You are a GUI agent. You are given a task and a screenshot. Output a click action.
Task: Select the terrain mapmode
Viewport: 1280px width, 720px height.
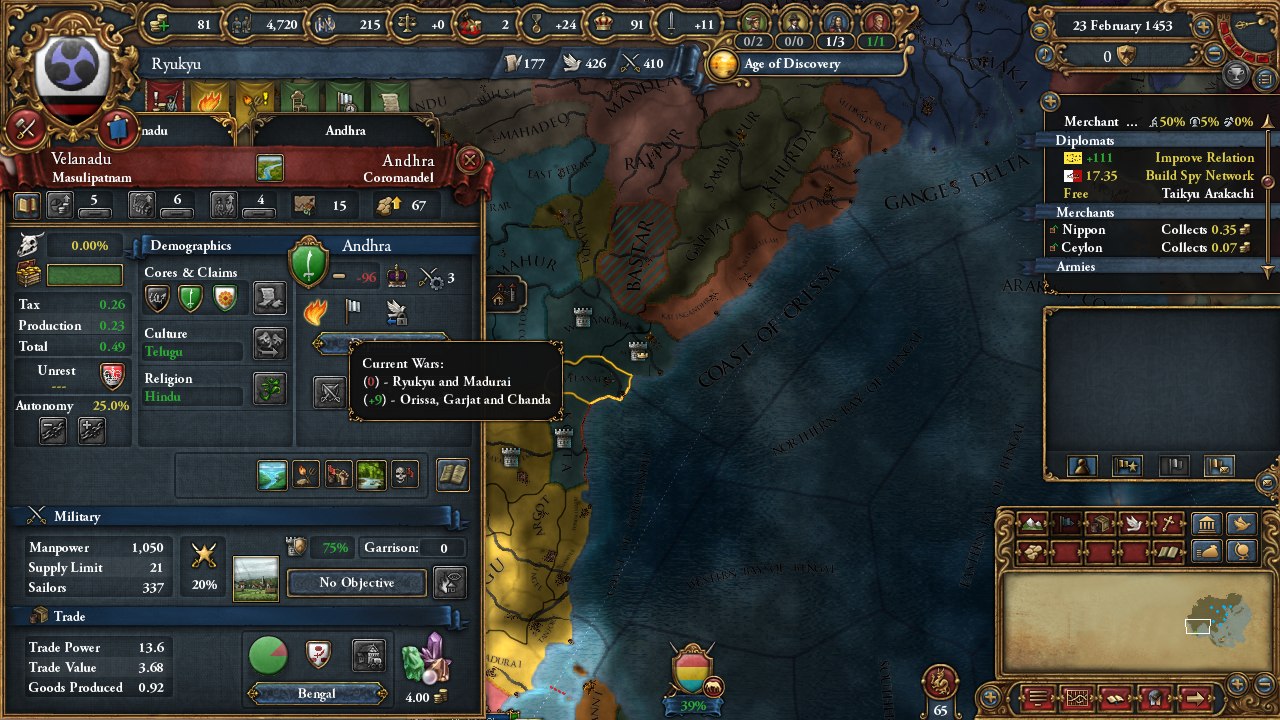pos(1032,522)
